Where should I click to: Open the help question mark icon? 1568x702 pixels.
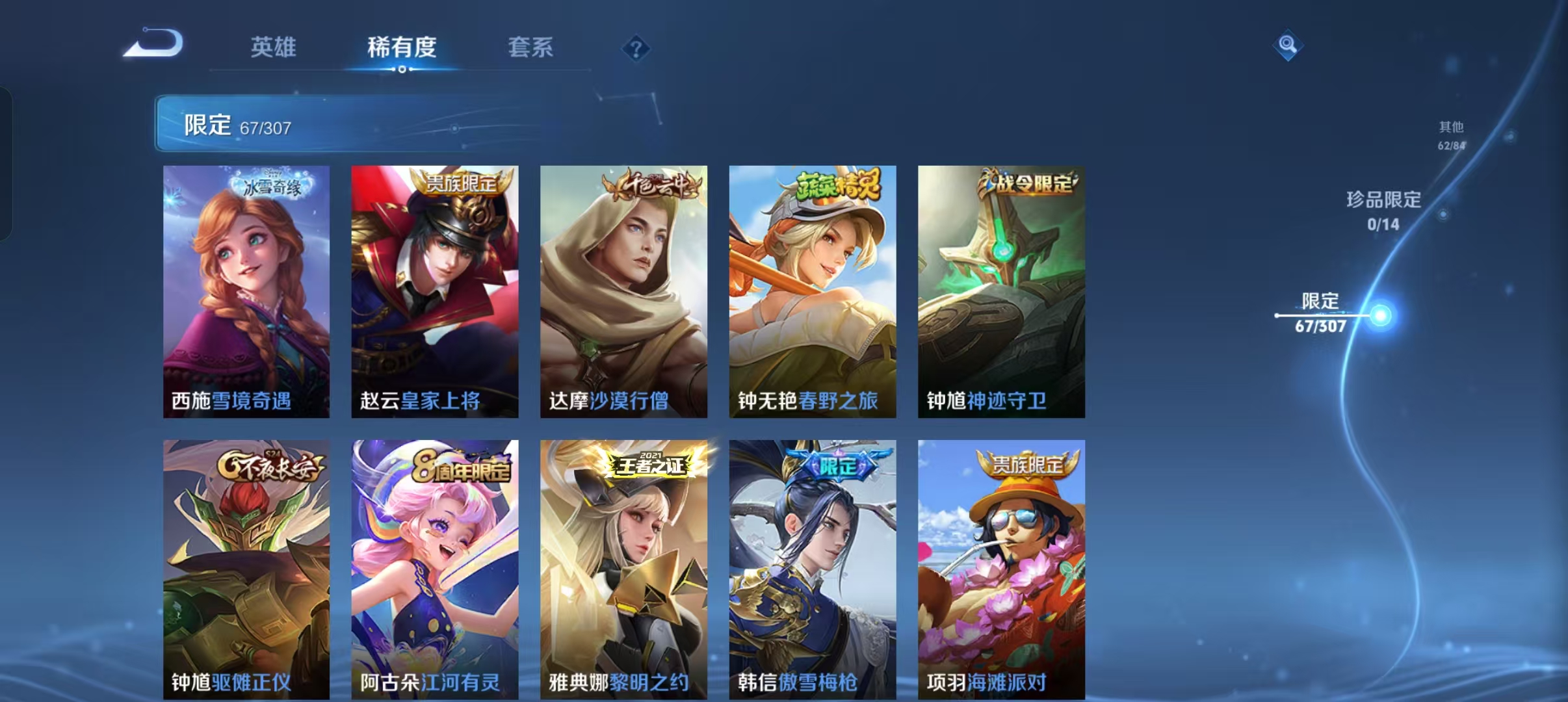(x=637, y=49)
